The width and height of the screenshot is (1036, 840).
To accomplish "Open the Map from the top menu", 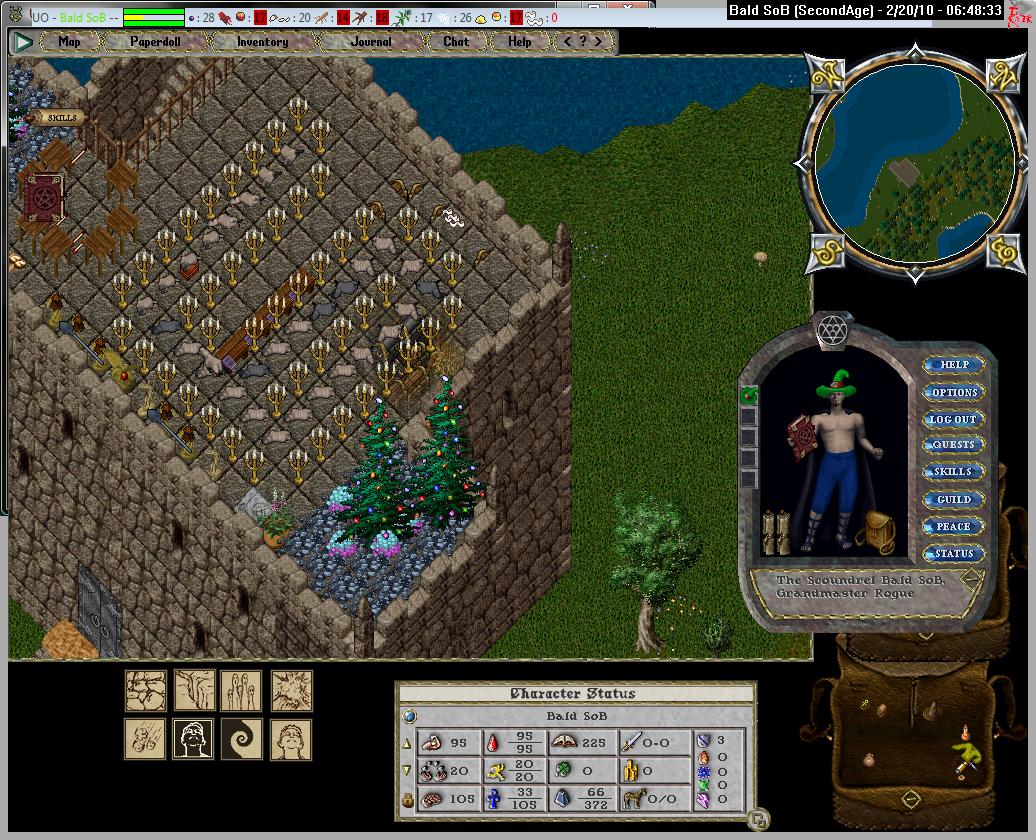I will point(69,42).
